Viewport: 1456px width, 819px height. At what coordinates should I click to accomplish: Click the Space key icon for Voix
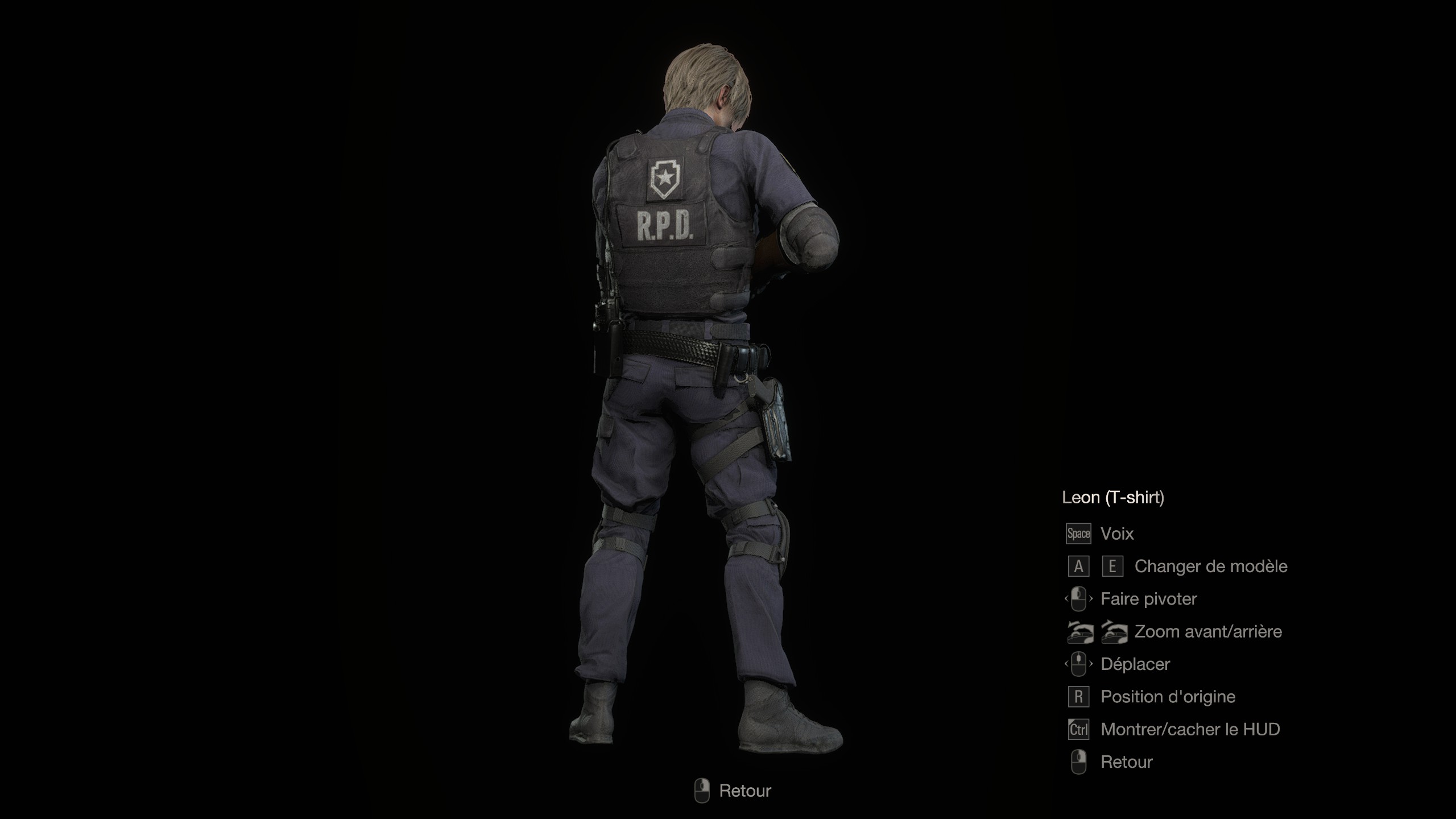coord(1078,533)
